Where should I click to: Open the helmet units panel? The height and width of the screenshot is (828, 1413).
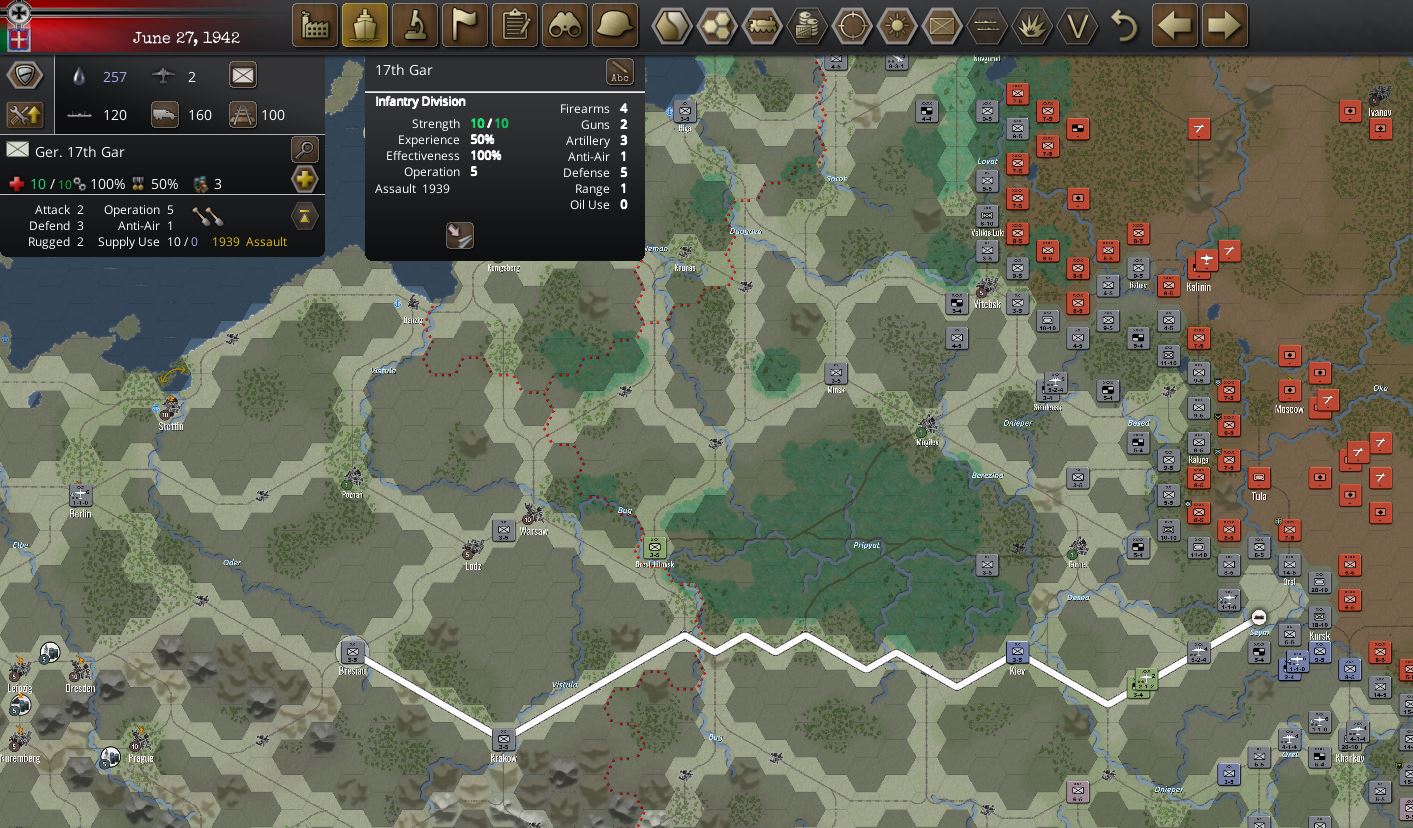pos(615,25)
